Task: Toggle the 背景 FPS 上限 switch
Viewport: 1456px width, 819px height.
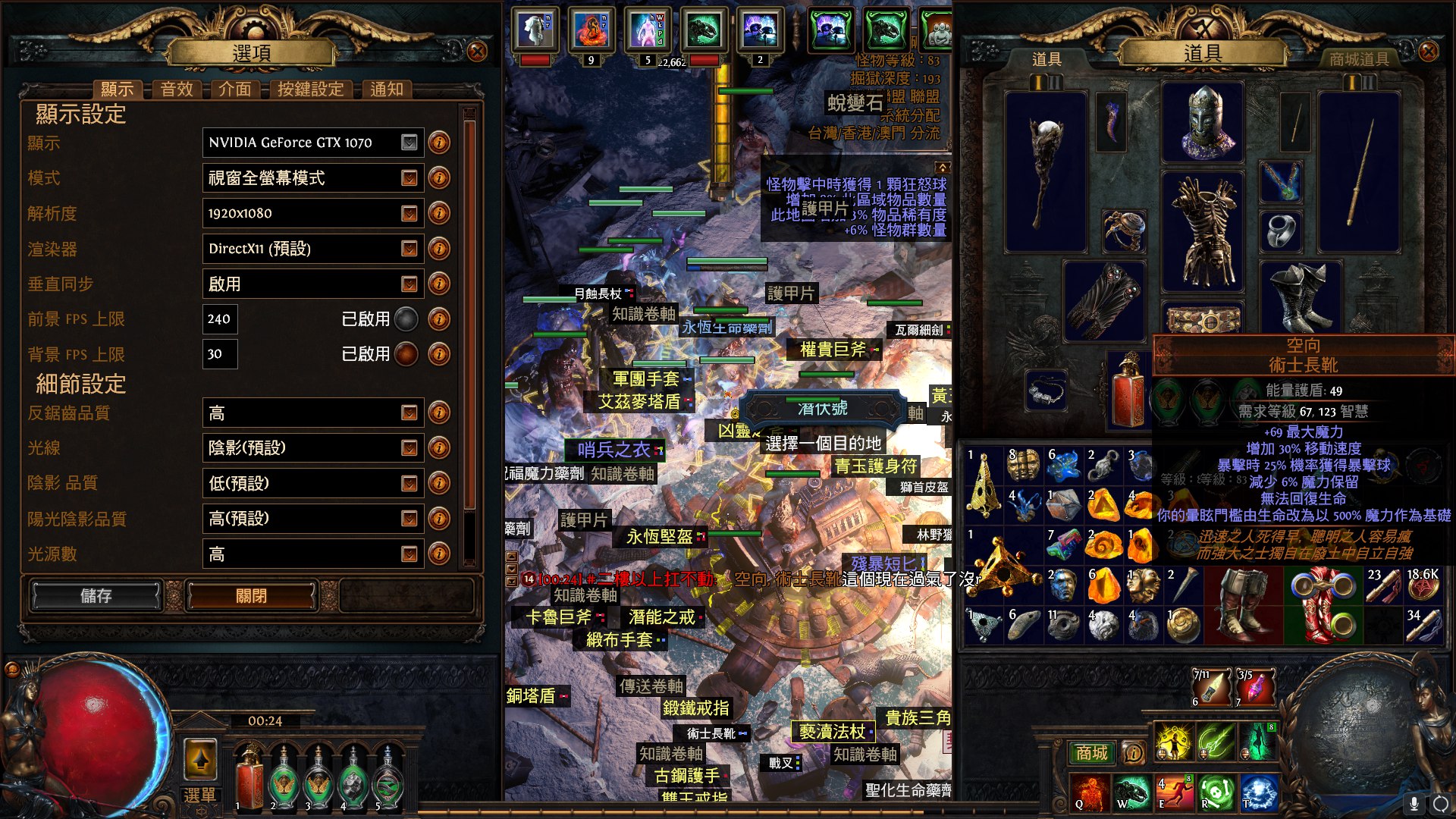Action: pos(406,354)
